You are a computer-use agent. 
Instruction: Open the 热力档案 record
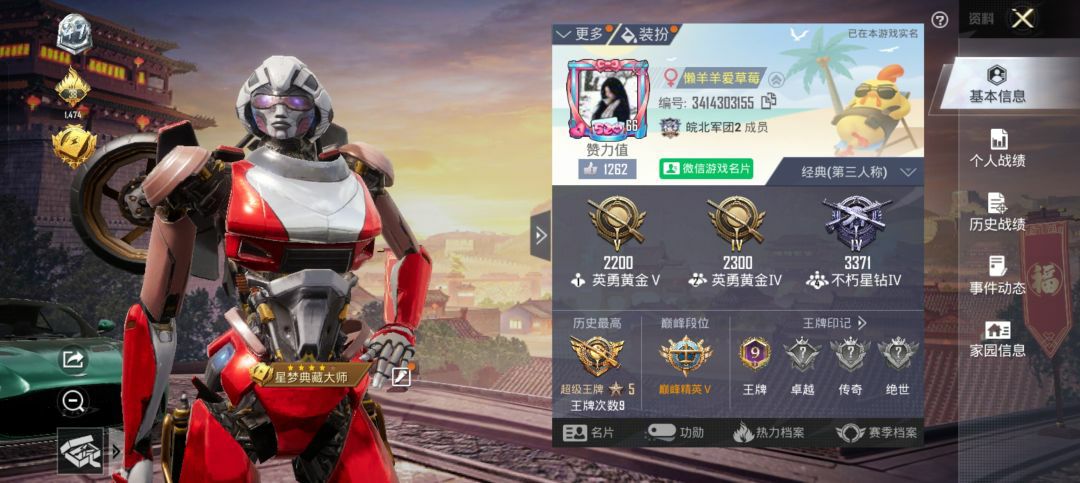pos(769,433)
